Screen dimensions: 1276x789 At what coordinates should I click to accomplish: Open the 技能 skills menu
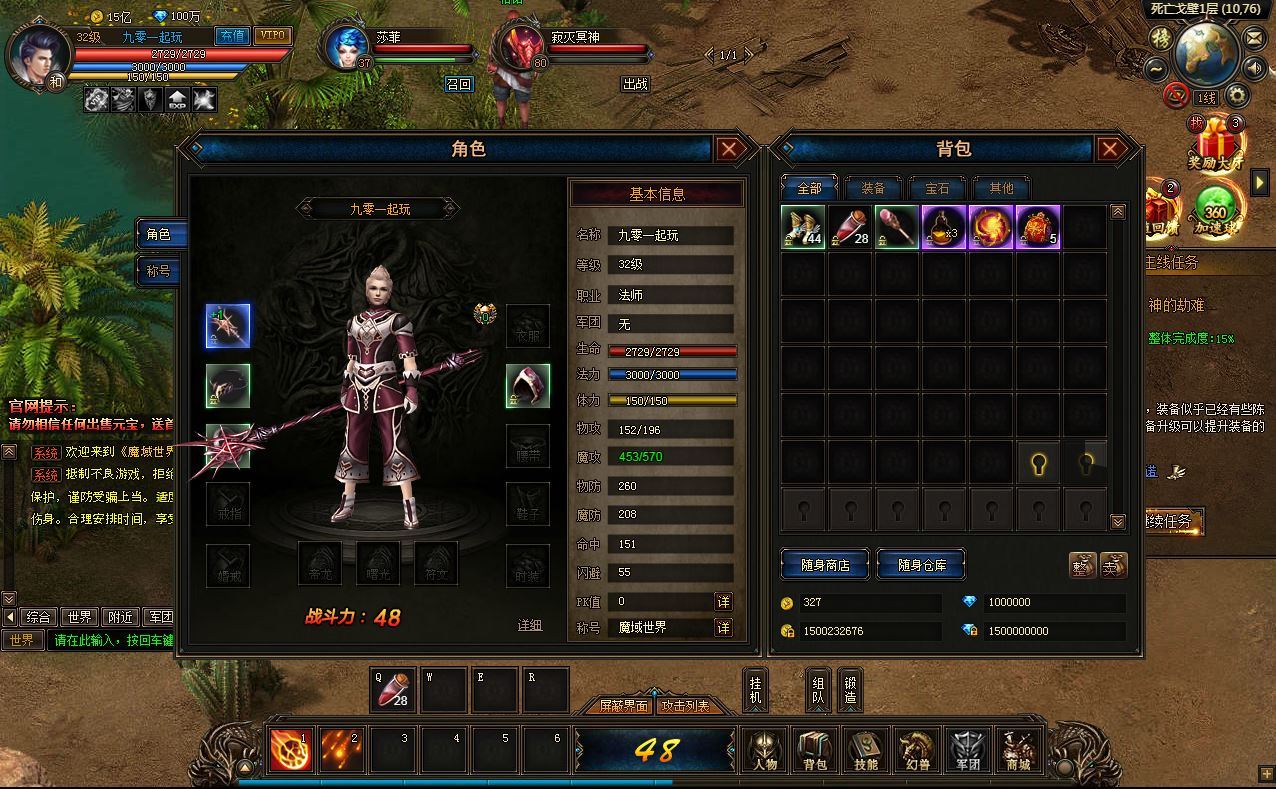coord(865,751)
